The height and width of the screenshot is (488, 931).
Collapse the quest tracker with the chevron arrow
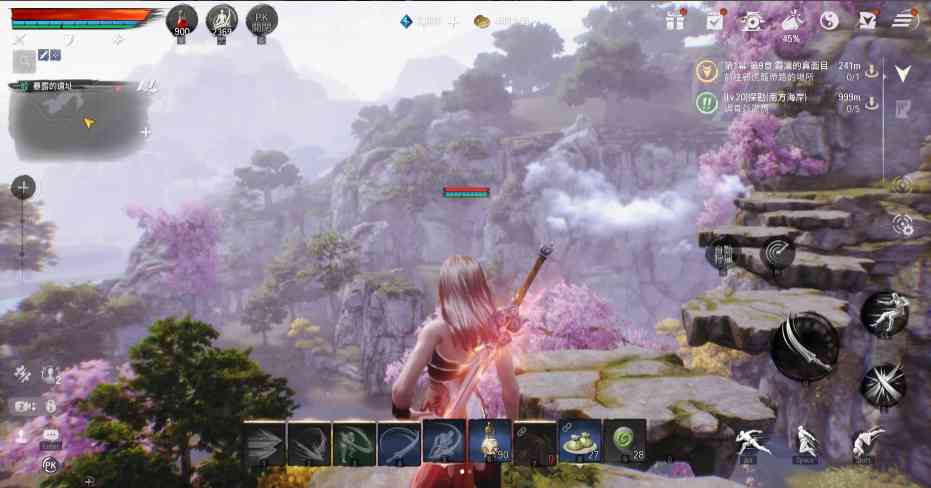pos(903,73)
